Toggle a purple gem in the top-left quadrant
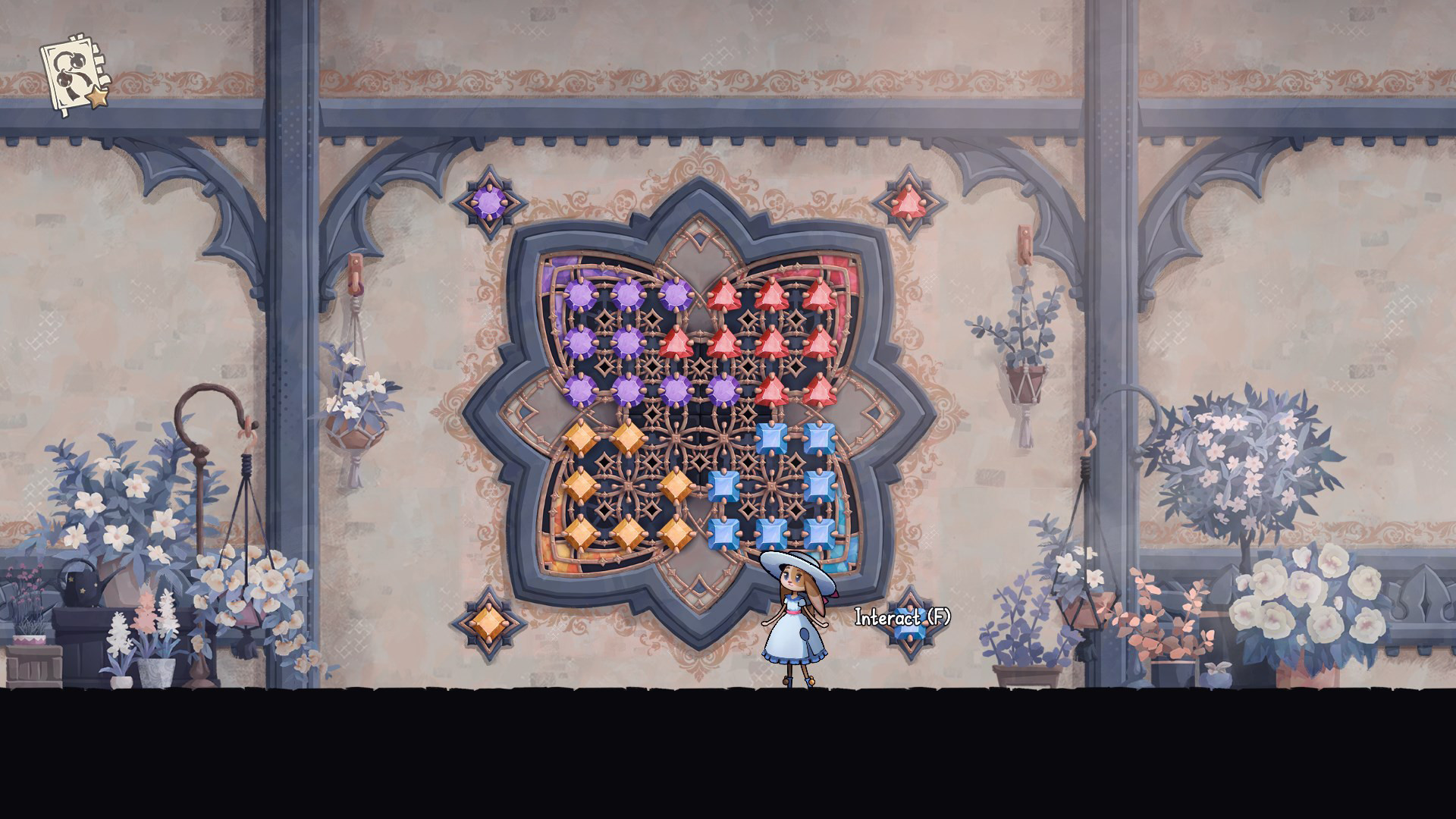This screenshot has height=819, width=1456. click(x=579, y=296)
